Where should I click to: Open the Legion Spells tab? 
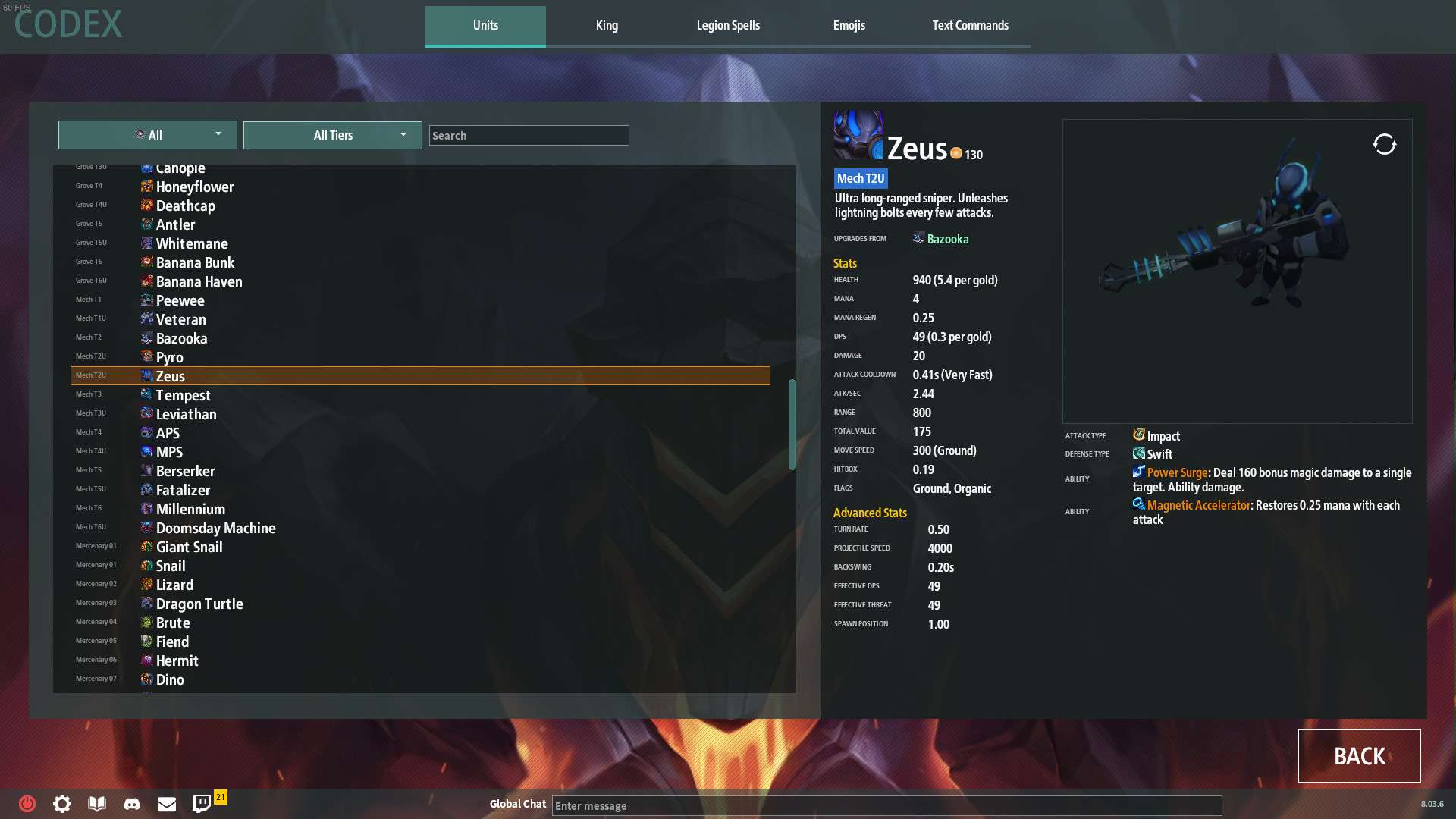(x=728, y=26)
